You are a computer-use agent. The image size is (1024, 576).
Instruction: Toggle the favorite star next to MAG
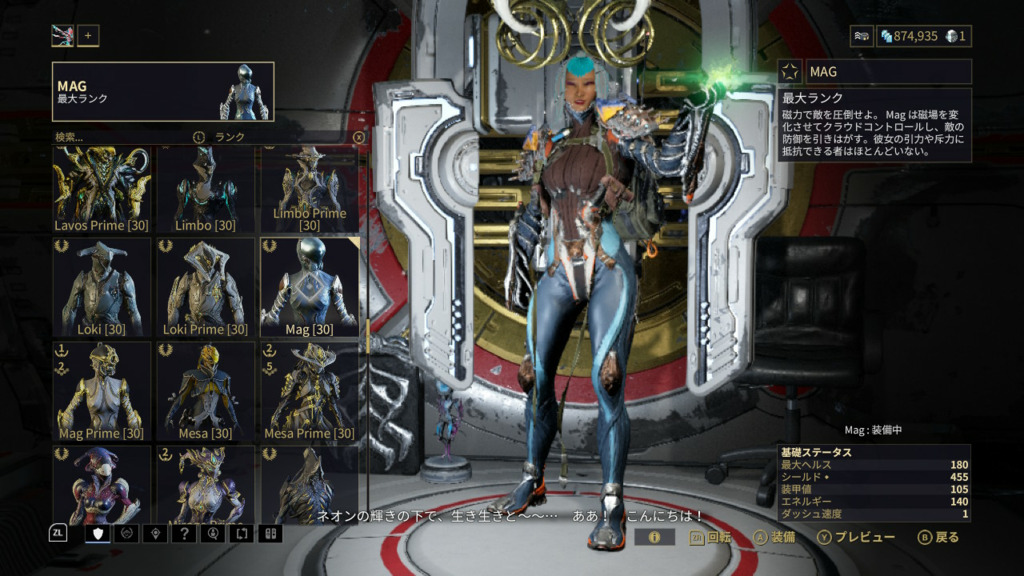click(x=790, y=72)
